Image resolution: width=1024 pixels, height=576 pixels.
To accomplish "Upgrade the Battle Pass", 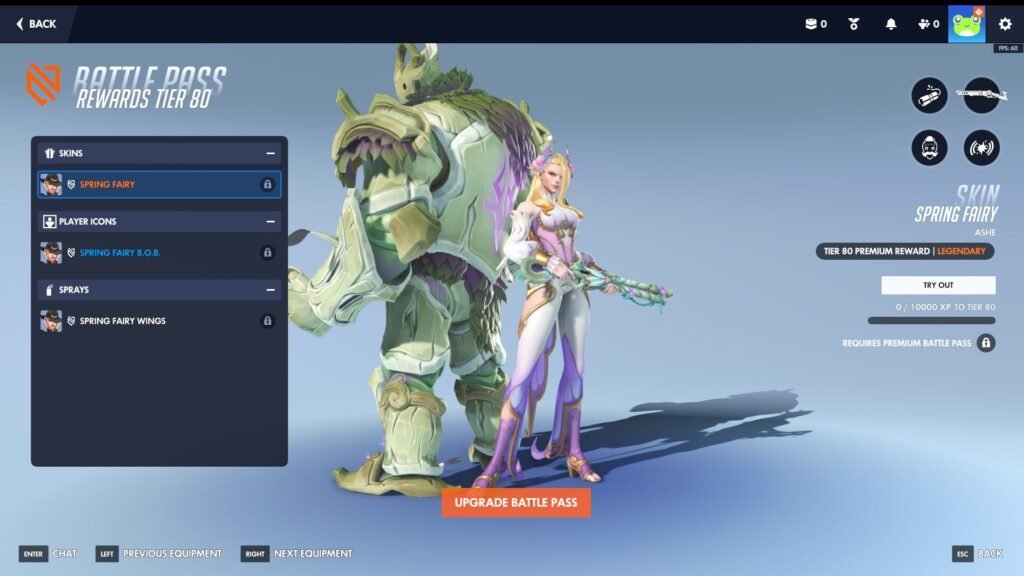I will pyautogui.click(x=516, y=502).
